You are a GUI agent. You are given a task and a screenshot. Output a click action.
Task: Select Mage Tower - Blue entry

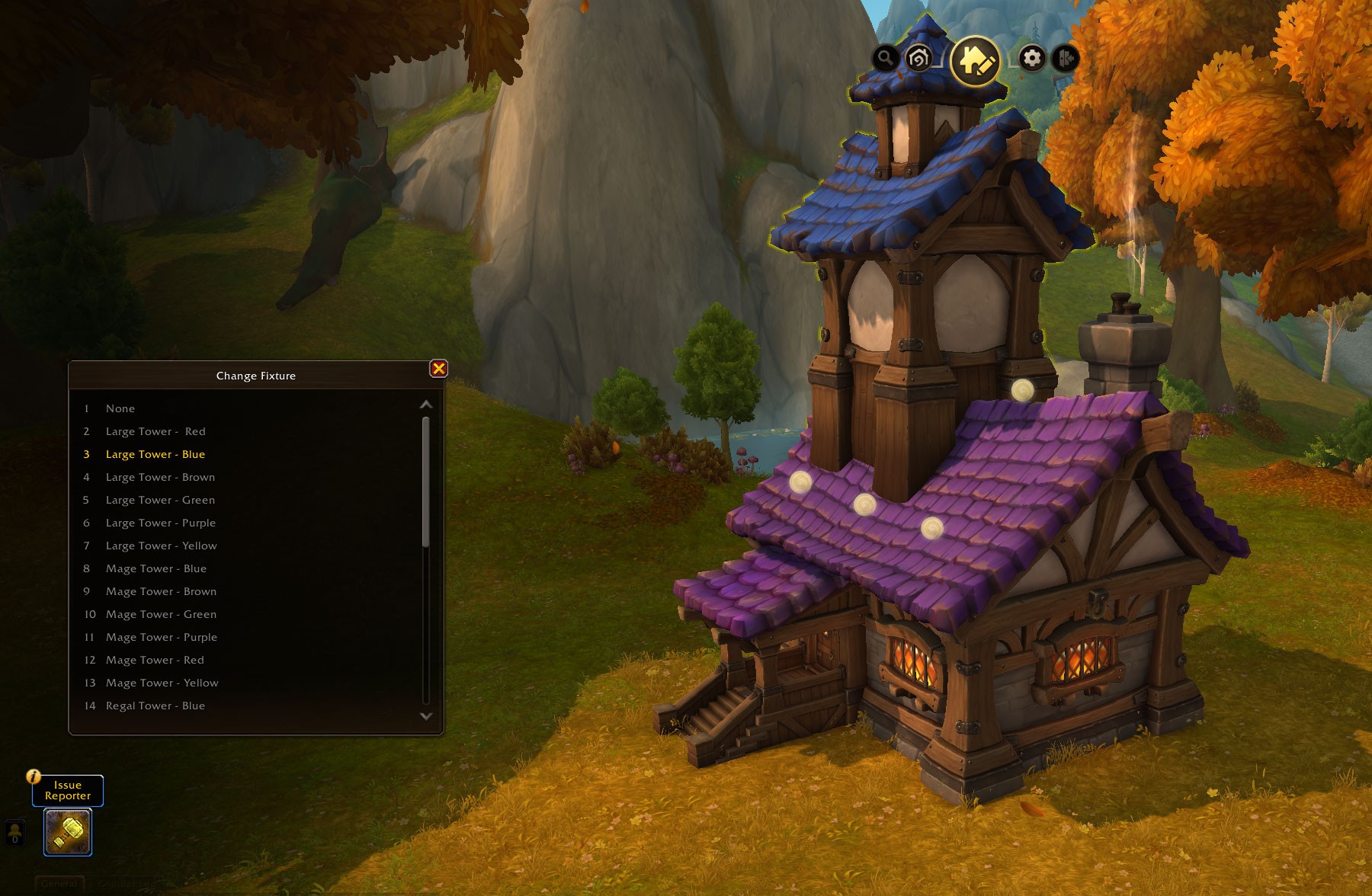[x=156, y=568]
